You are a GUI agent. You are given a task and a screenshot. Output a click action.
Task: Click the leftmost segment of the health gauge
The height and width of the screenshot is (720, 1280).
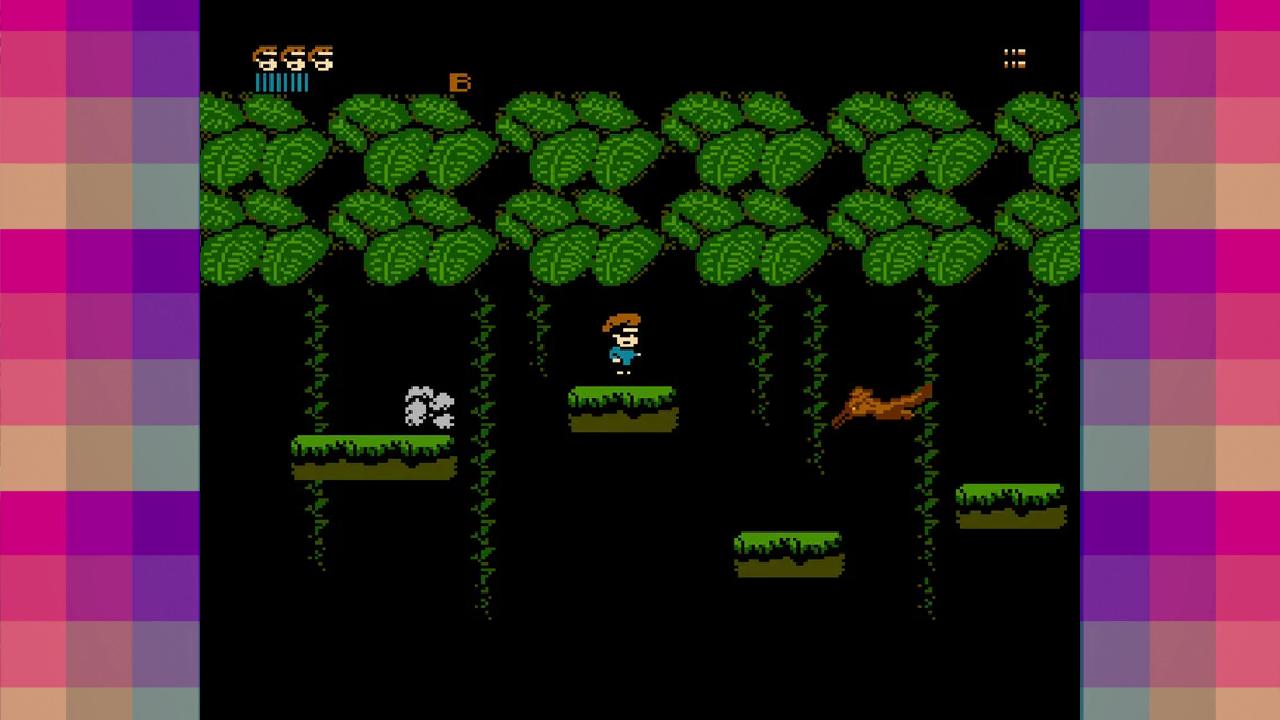coord(258,81)
